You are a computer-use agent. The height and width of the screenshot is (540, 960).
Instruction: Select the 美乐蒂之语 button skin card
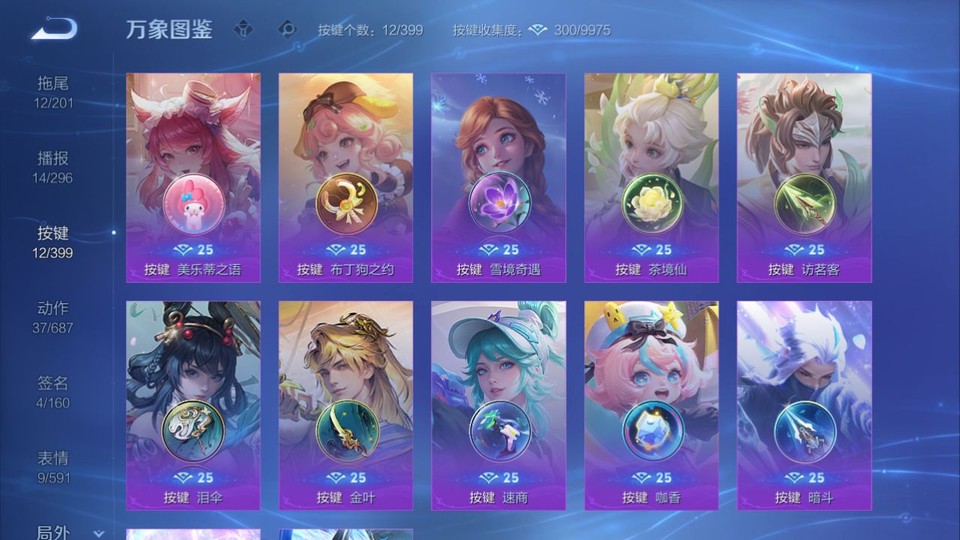point(193,178)
